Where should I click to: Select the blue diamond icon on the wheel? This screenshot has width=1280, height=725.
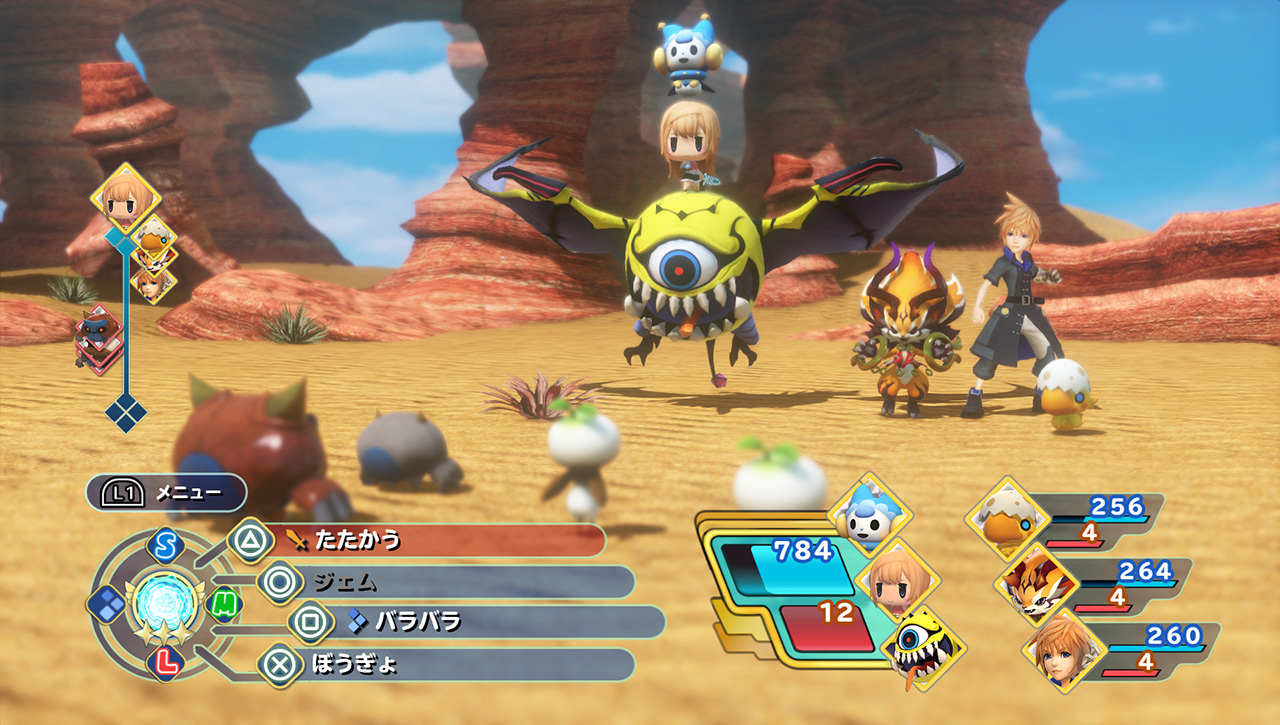coord(105,603)
